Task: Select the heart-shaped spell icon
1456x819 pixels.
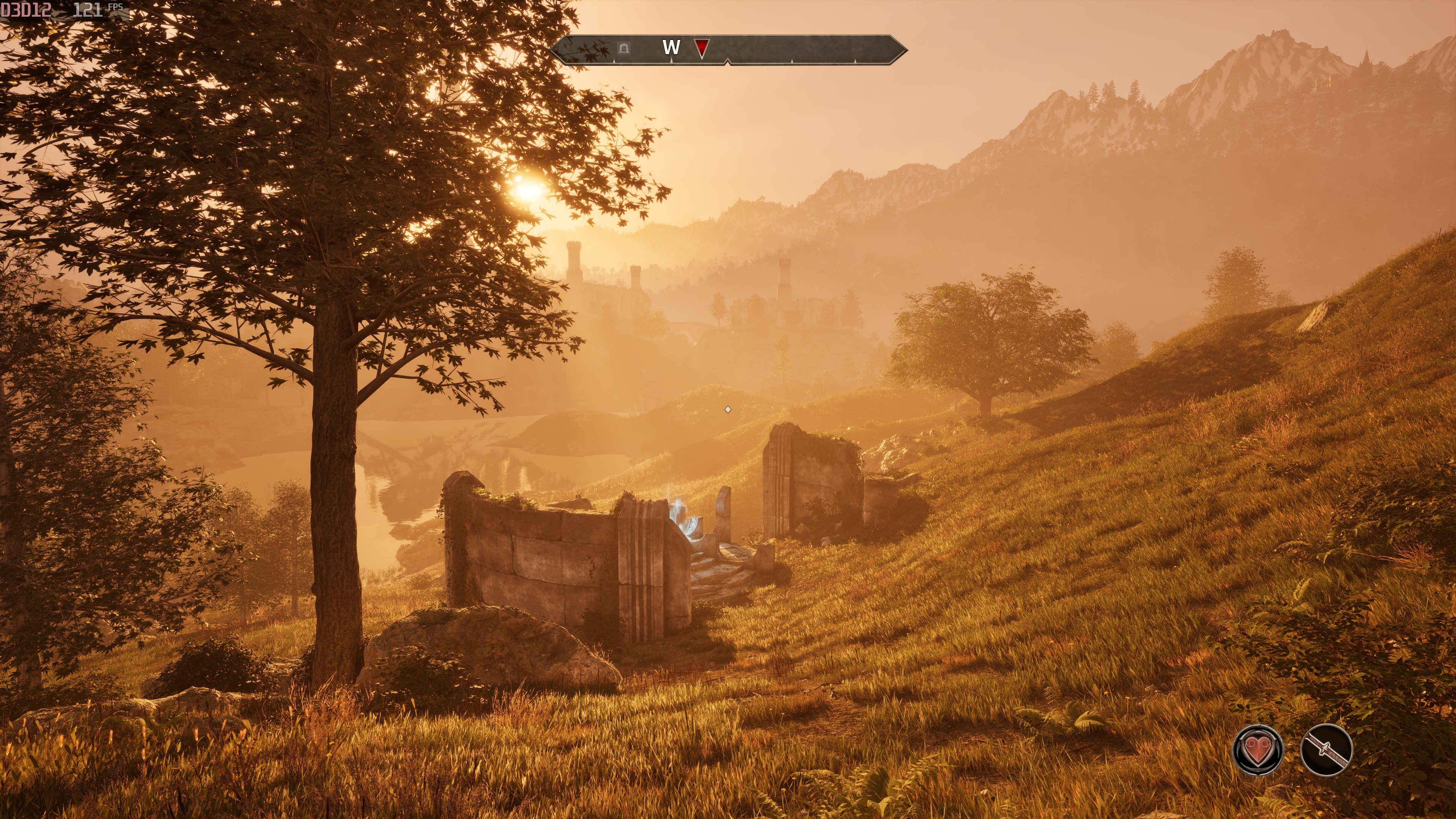Action: point(1258,750)
